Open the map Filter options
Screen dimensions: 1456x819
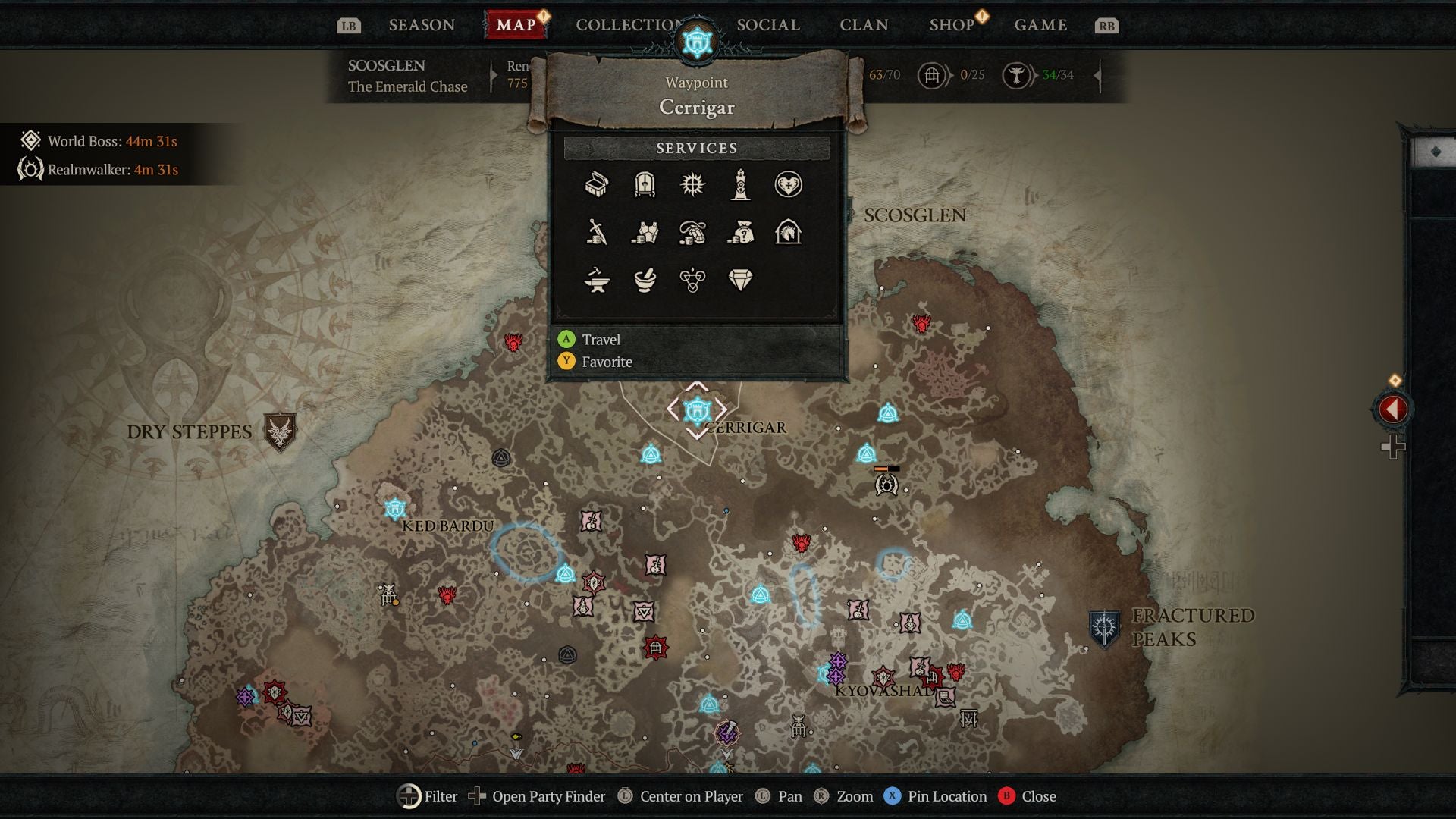tap(429, 796)
